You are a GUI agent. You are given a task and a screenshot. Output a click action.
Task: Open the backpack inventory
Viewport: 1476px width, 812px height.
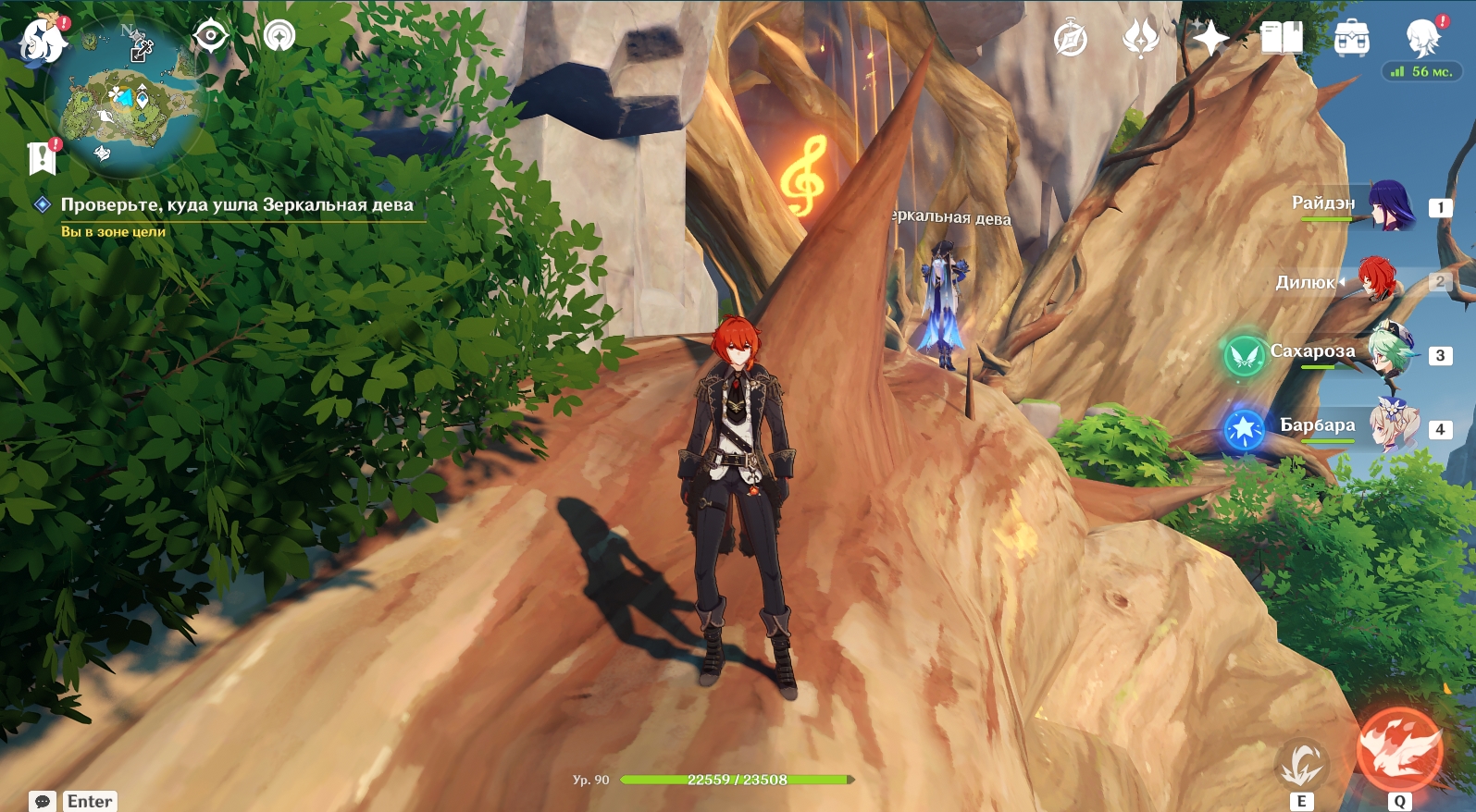point(1351,39)
